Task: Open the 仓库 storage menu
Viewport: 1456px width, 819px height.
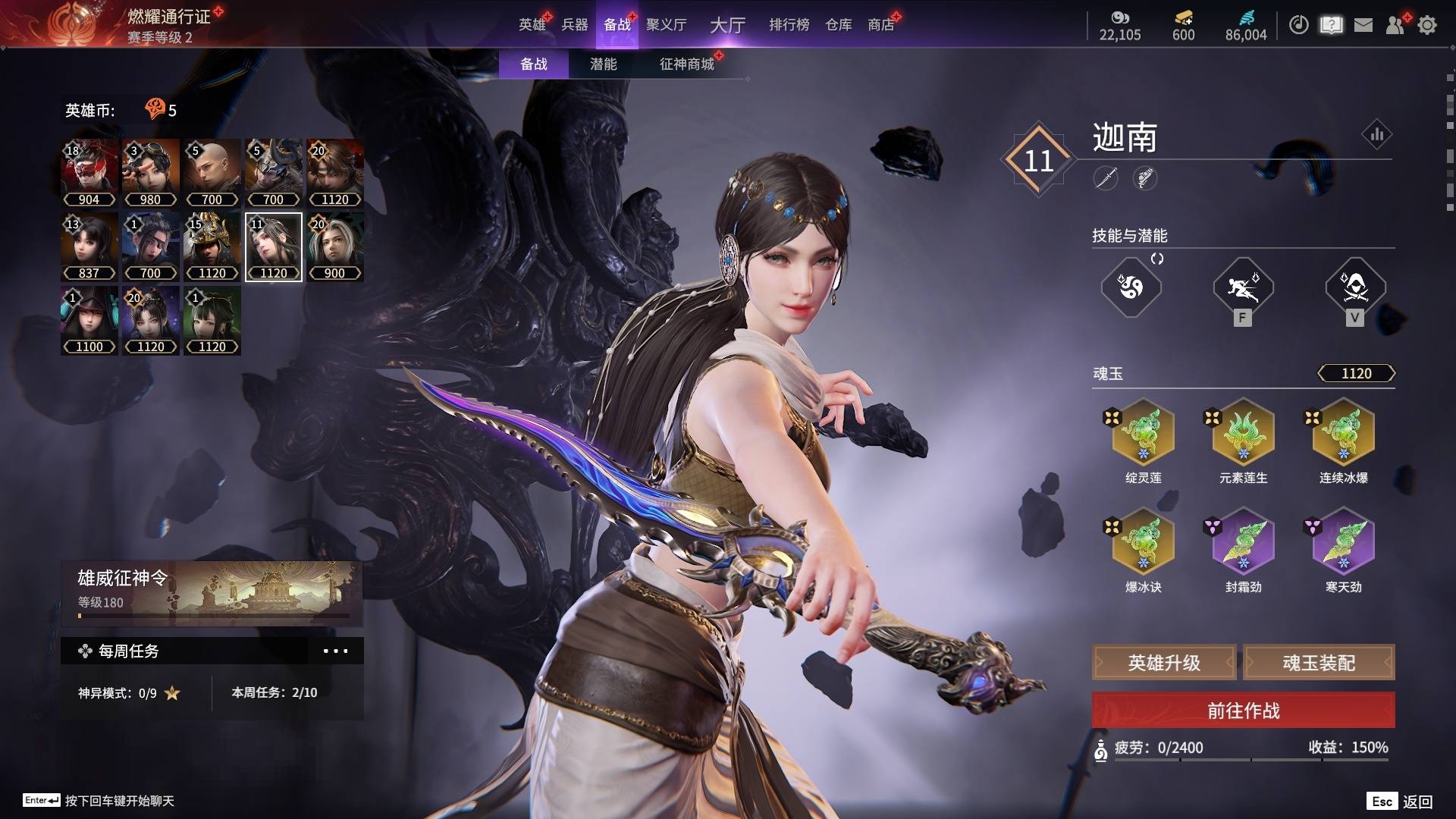Action: coord(838,25)
